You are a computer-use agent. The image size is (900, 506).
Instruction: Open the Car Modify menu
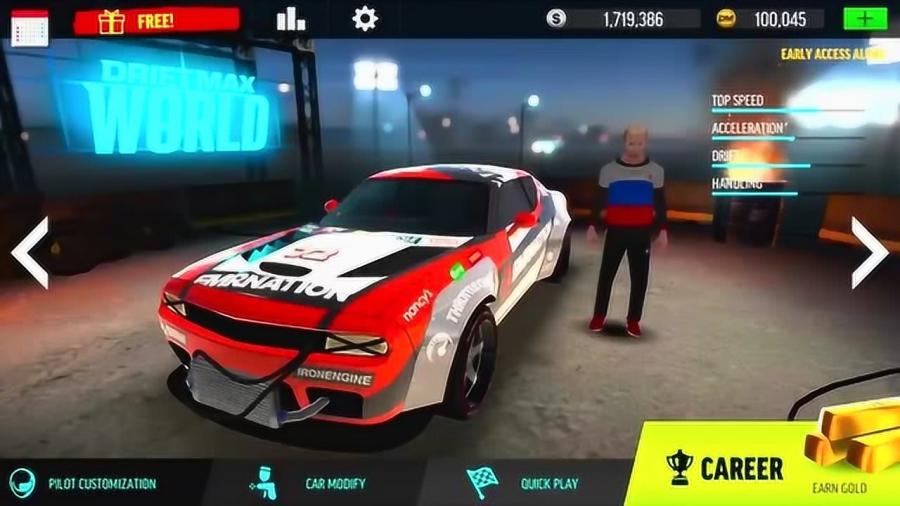click(x=310, y=483)
